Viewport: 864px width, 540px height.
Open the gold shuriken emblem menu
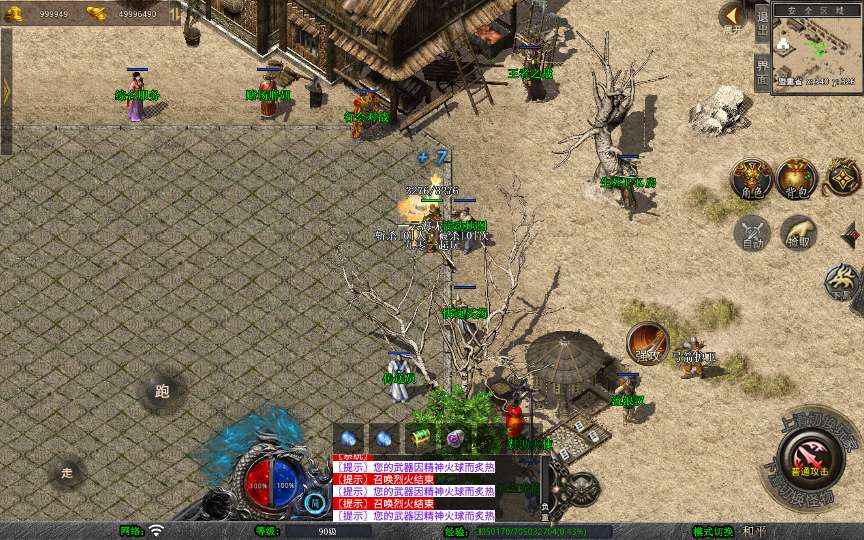(842, 179)
